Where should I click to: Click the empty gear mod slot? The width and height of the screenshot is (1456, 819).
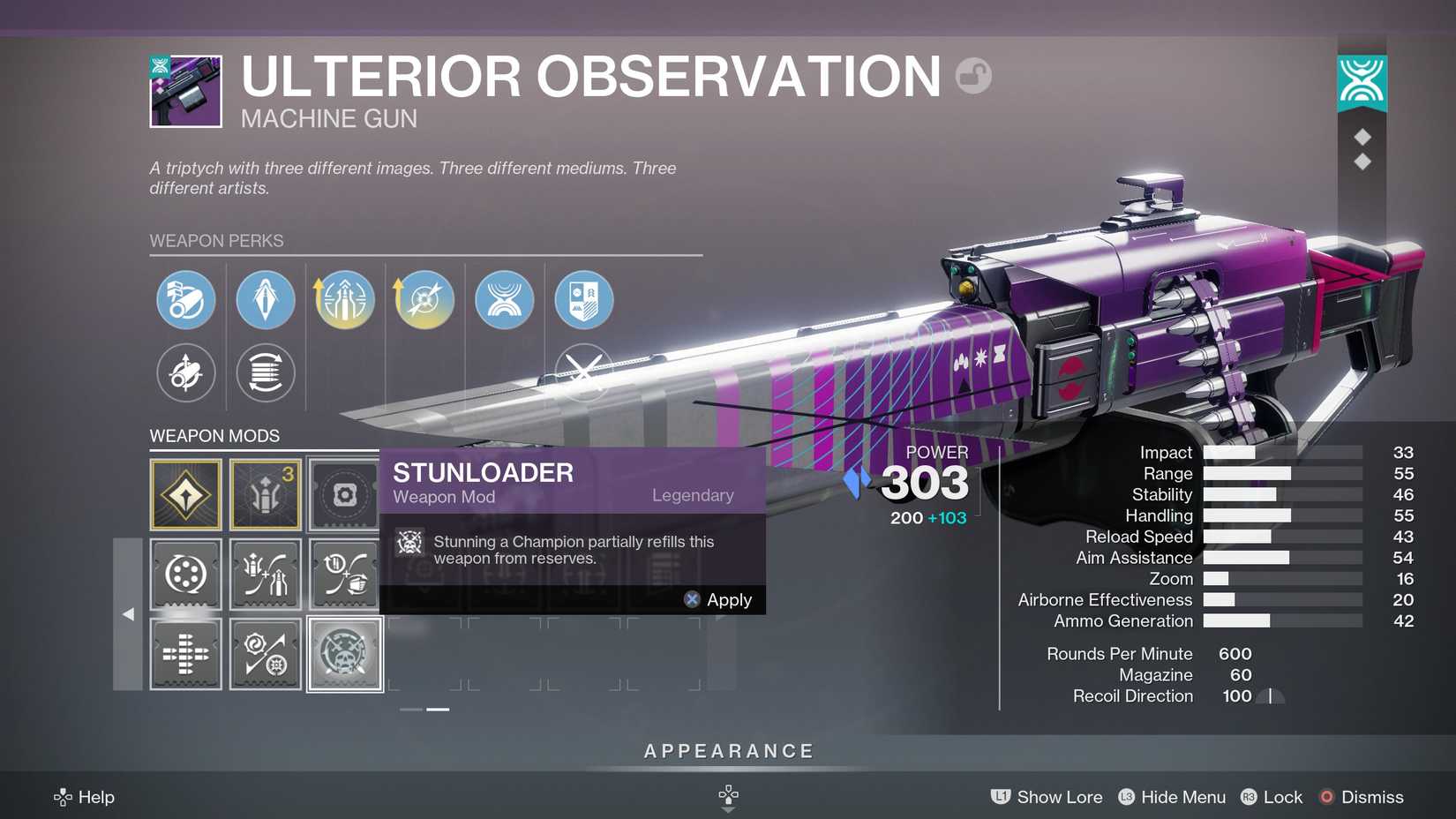(344, 494)
